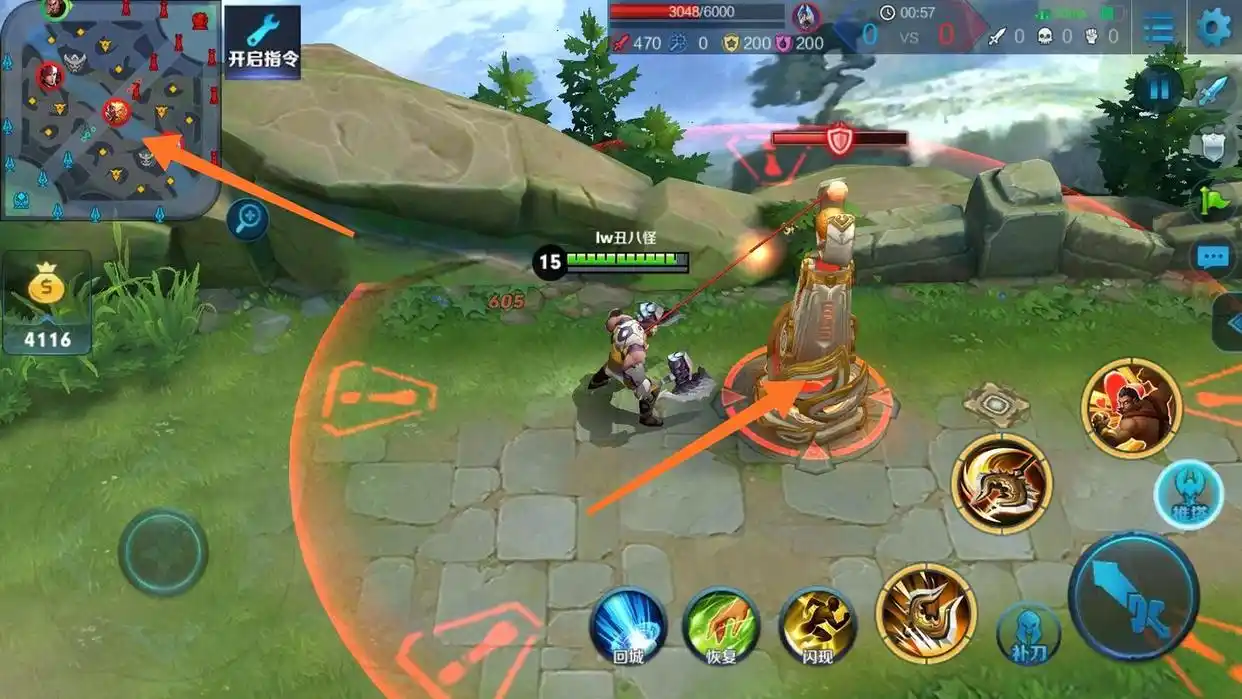
Task: Send the green flag gather signal
Action: coord(1213,202)
